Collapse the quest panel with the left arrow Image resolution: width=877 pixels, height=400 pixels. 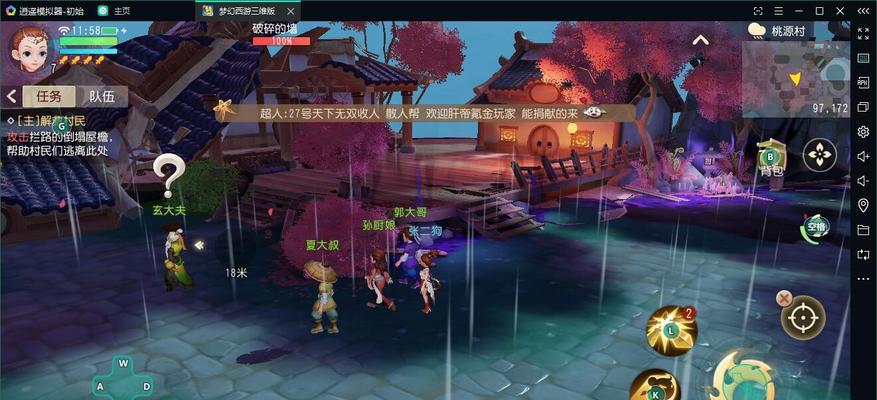pos(12,97)
